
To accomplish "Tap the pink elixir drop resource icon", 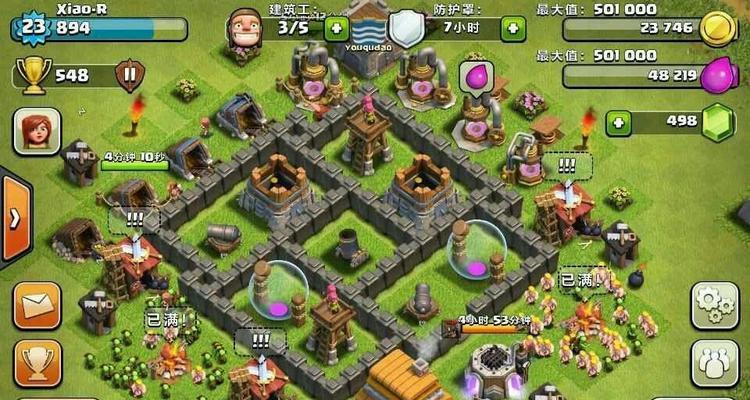I will (718, 75).
